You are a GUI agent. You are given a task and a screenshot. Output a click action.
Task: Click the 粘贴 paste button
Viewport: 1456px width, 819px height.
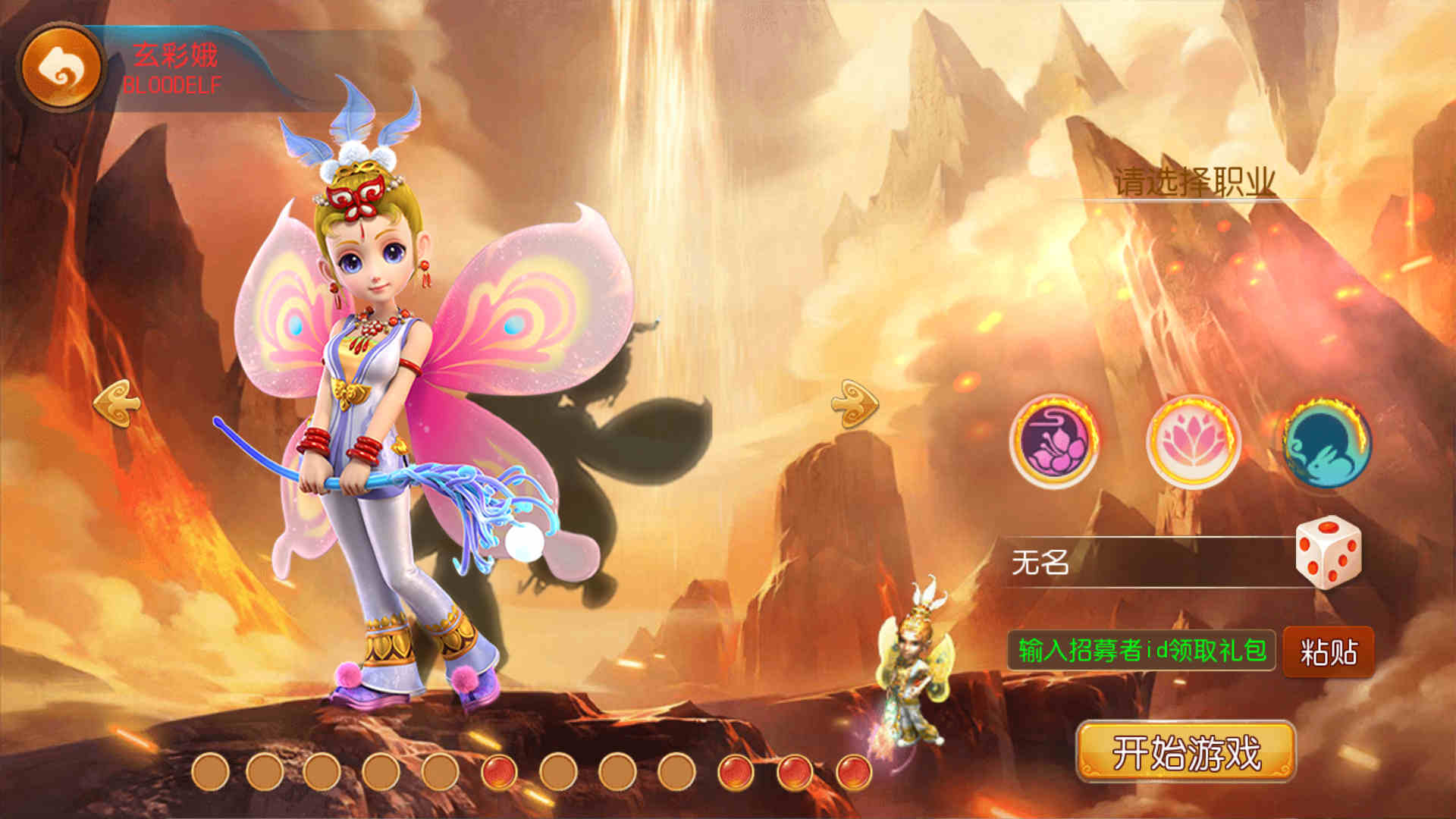[1329, 652]
